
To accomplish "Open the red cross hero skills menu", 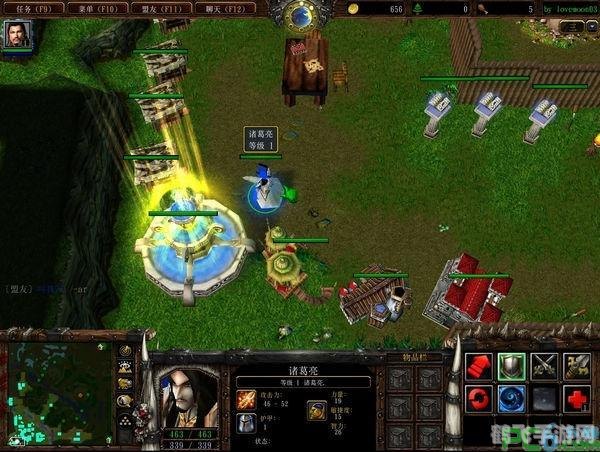I will pos(577,399).
